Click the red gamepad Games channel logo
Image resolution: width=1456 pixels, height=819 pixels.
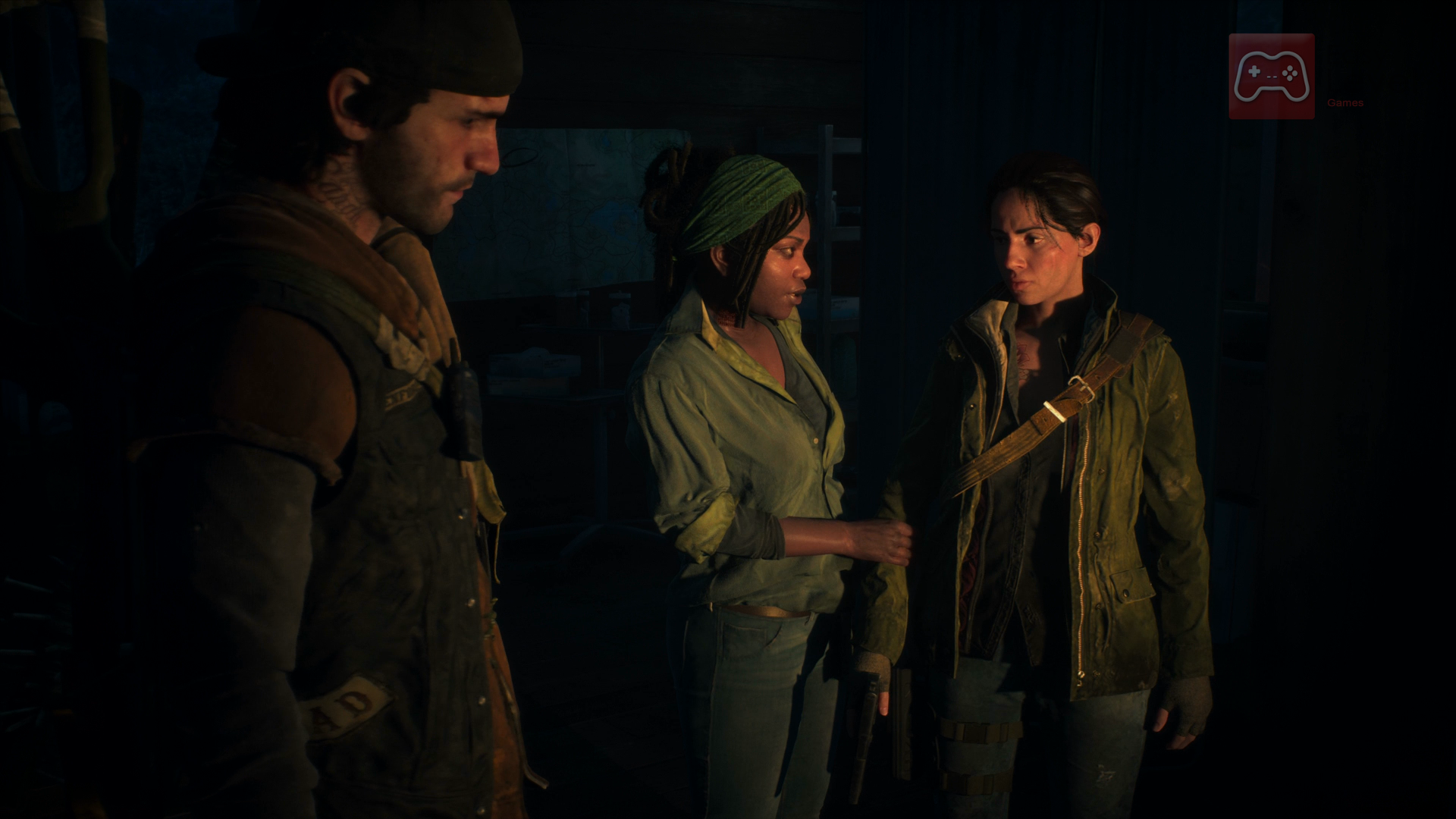[1272, 77]
